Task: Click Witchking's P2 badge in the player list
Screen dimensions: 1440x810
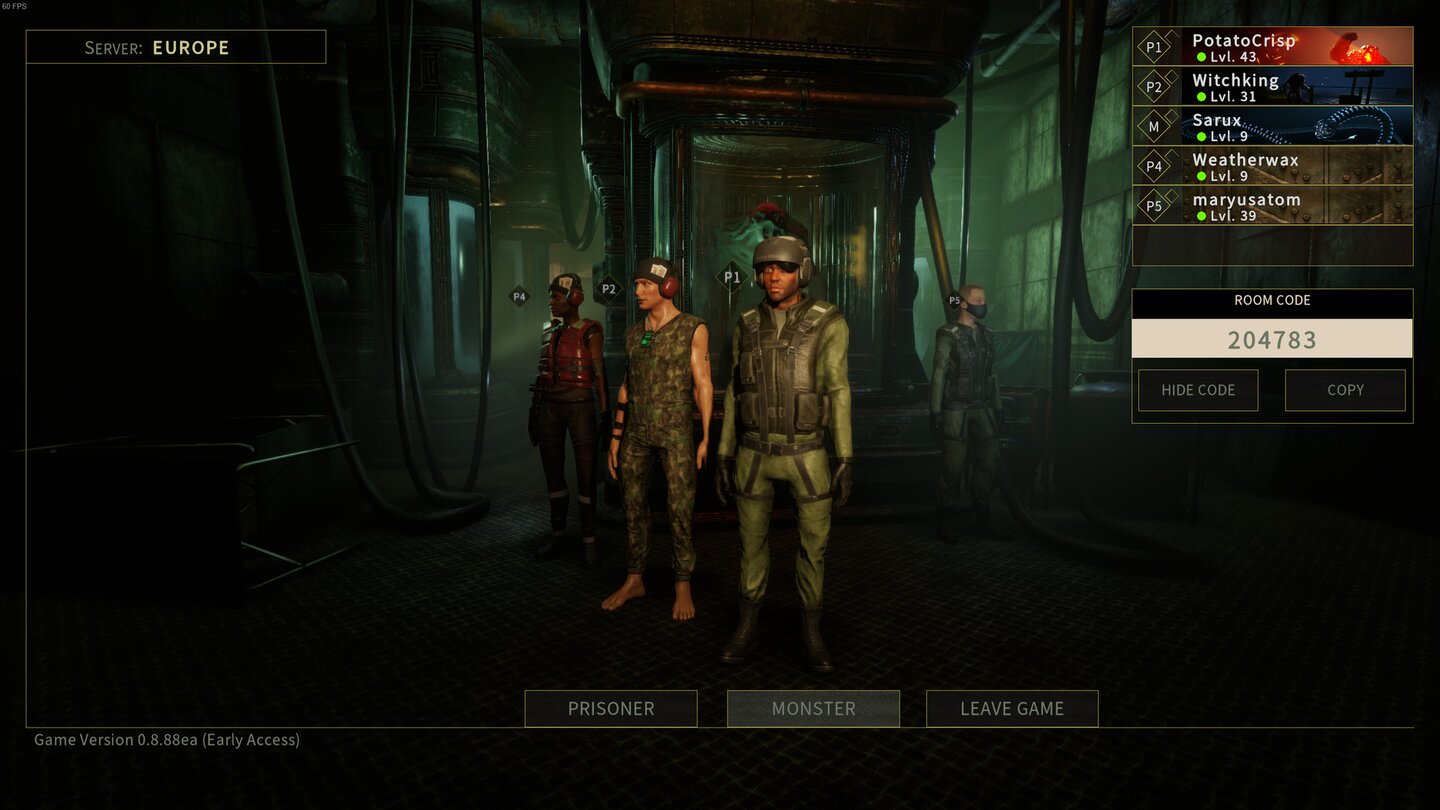Action: click(1155, 87)
